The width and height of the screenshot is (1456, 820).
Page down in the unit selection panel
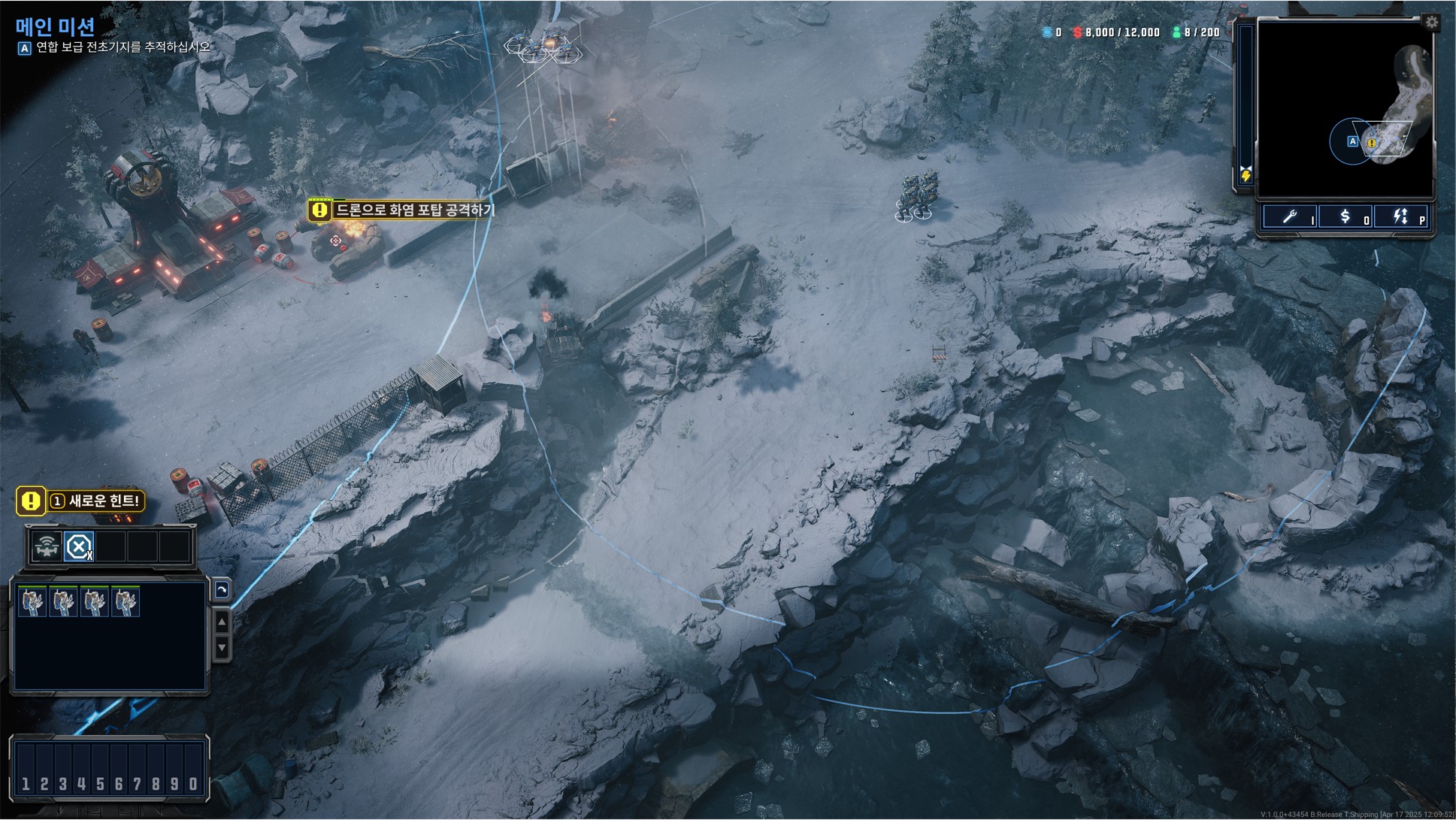222,647
